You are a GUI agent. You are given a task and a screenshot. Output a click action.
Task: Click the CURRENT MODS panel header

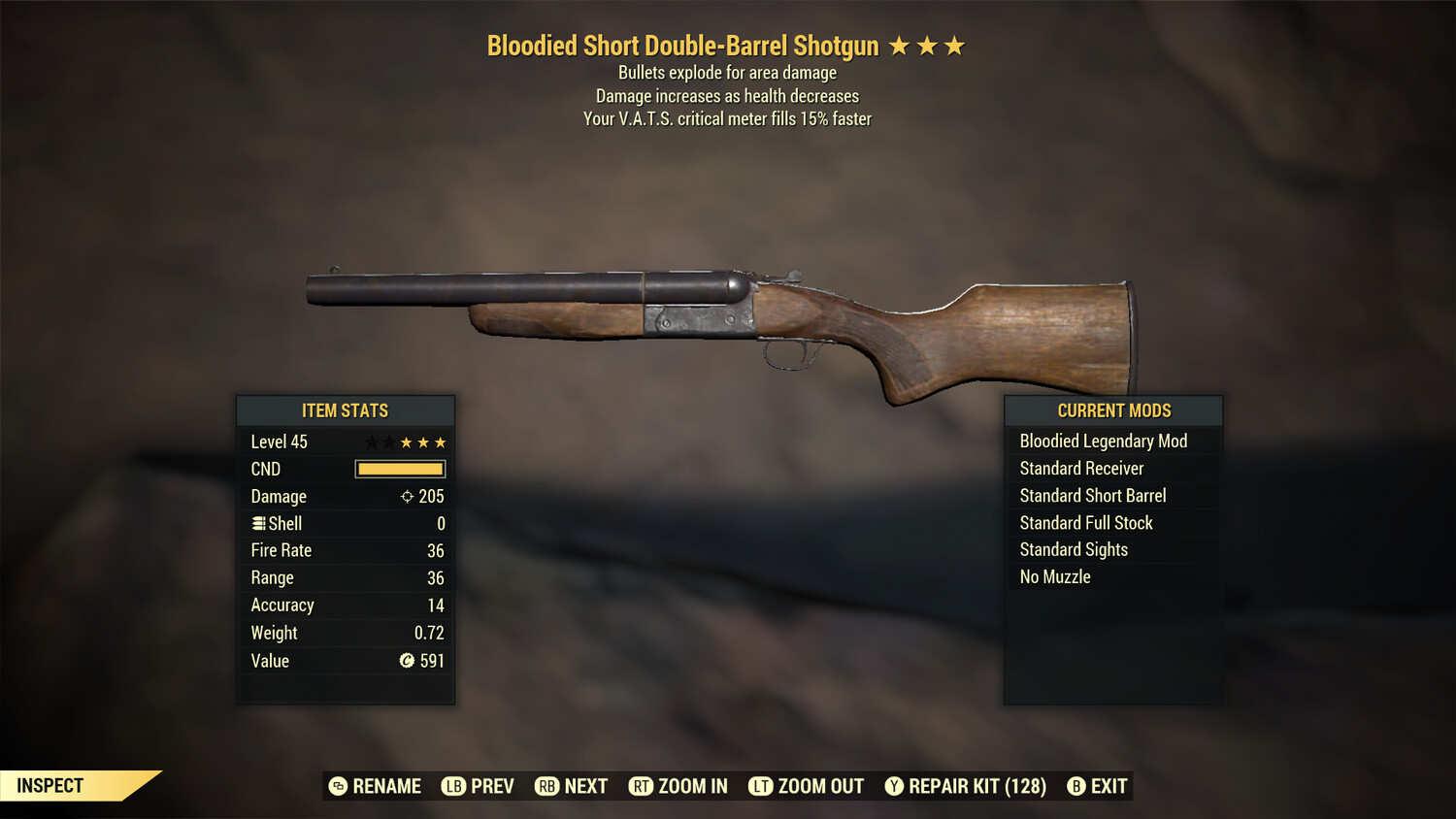point(1112,410)
